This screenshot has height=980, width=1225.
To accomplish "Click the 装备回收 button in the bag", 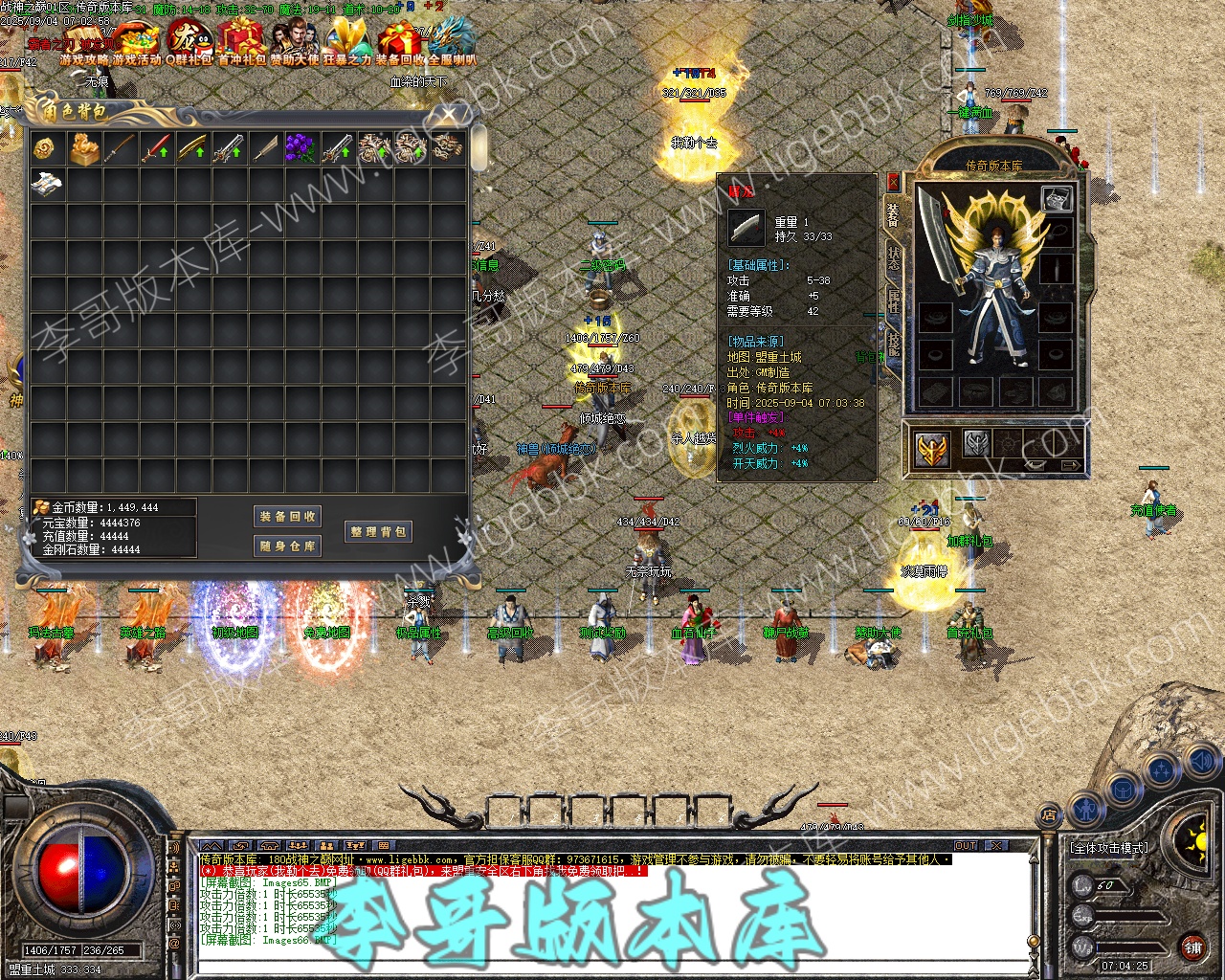I will (288, 516).
